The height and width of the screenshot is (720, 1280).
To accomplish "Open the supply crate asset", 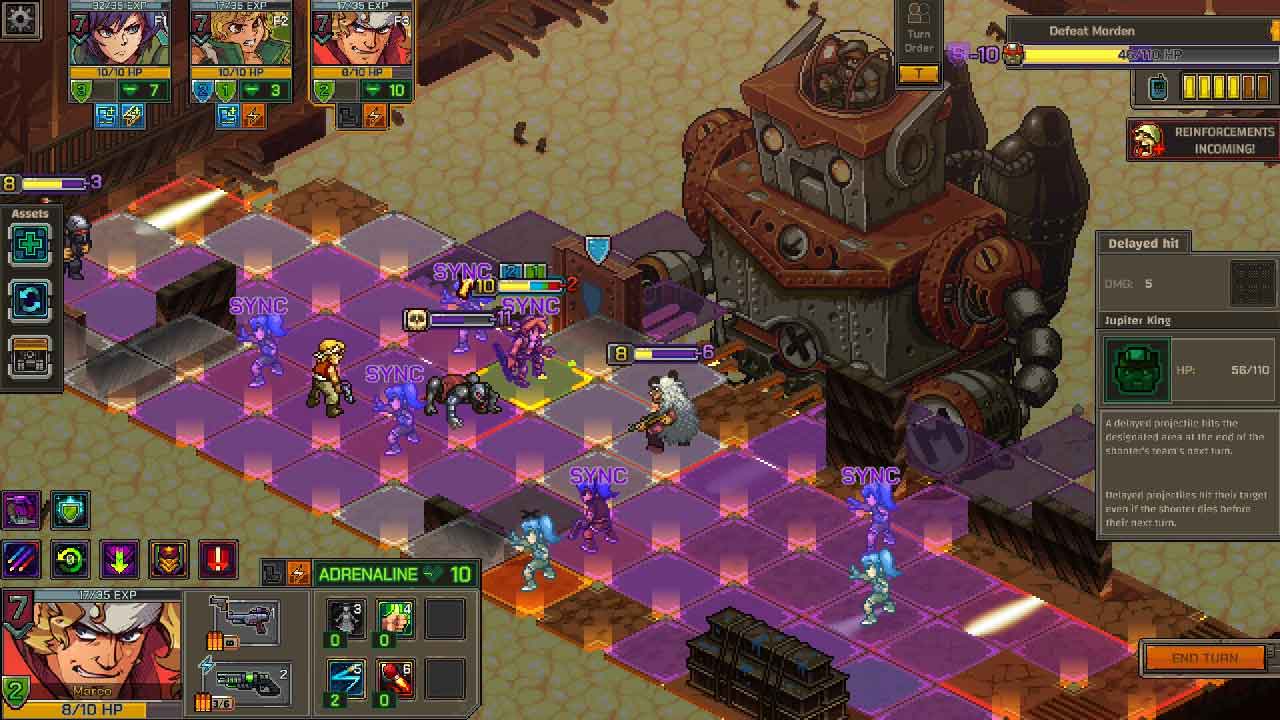I will point(30,357).
